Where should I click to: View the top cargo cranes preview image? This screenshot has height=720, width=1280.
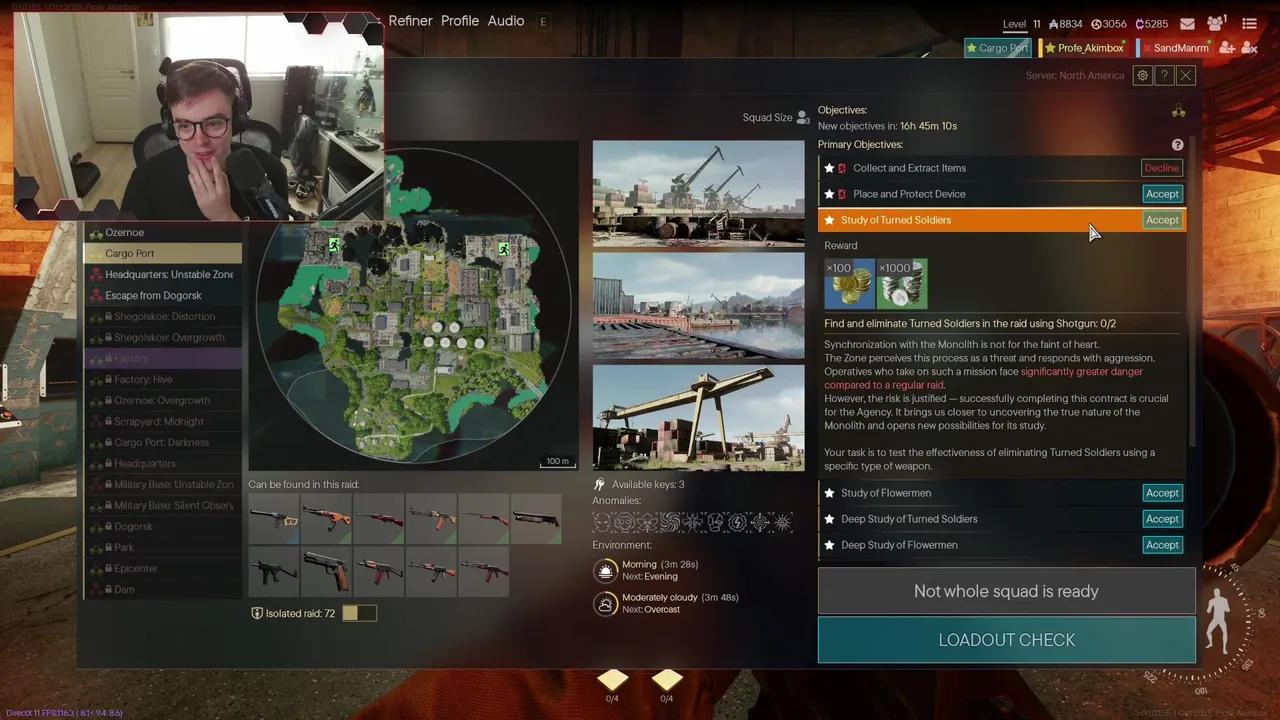(x=698, y=193)
